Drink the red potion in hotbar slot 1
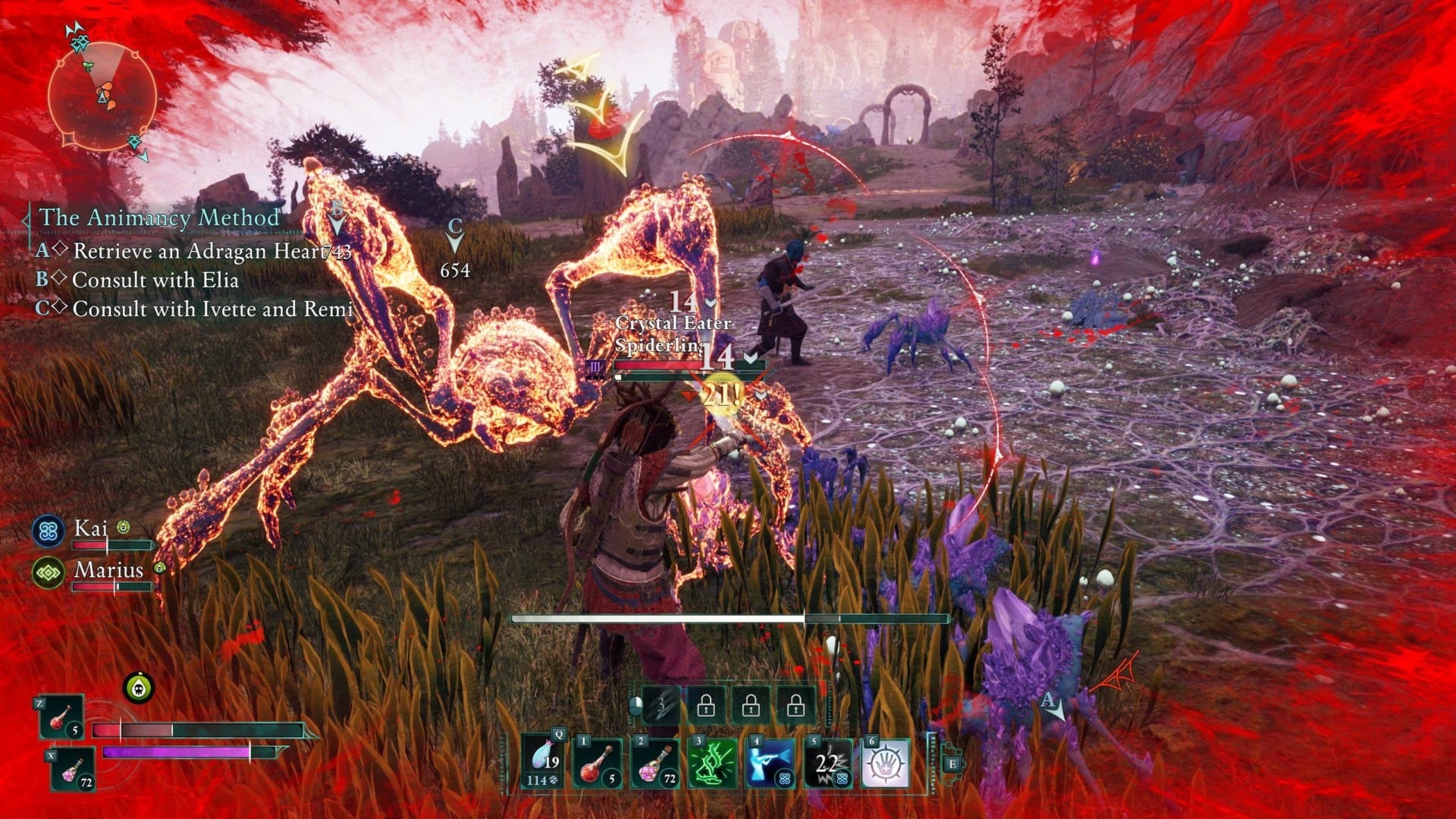This screenshot has height=819, width=1456. tap(598, 763)
